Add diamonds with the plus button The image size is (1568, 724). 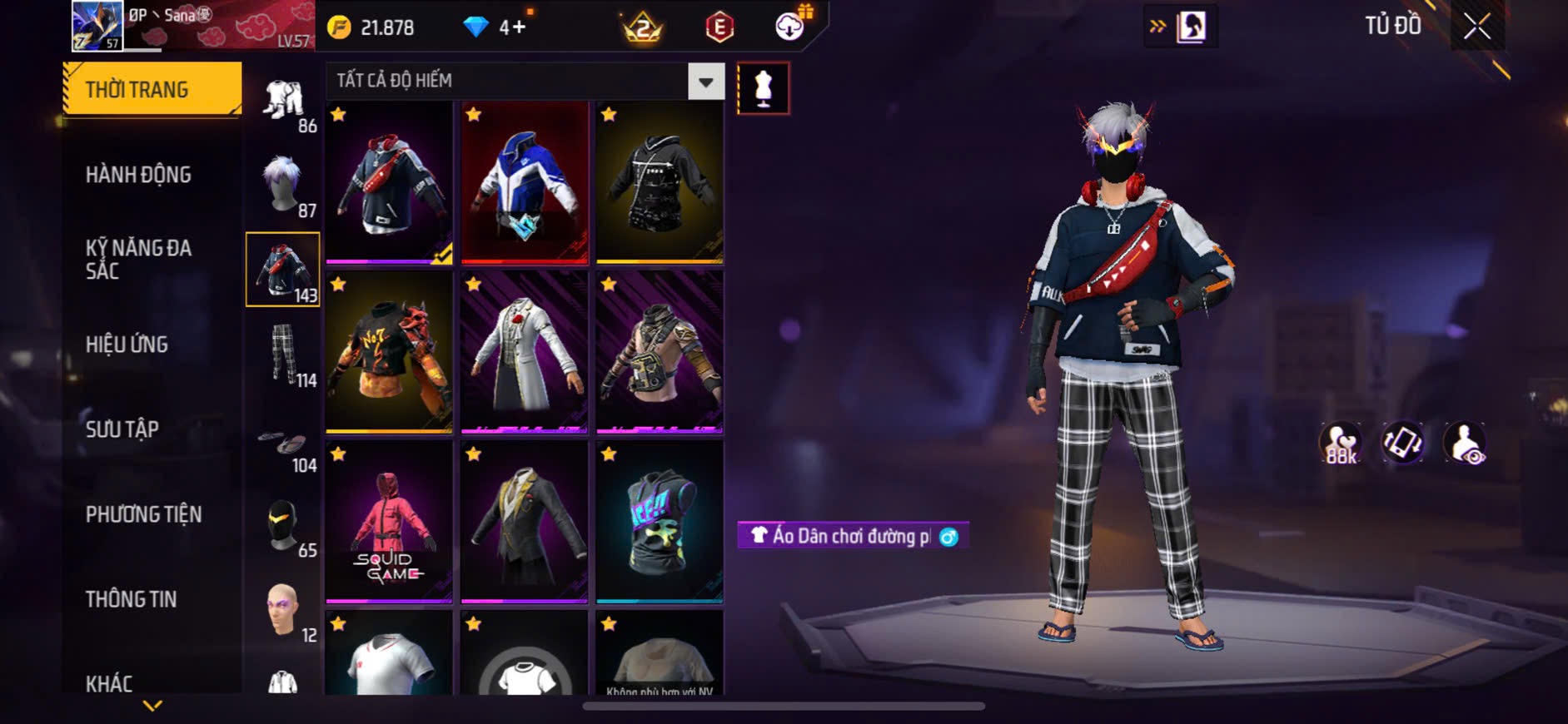click(x=519, y=27)
